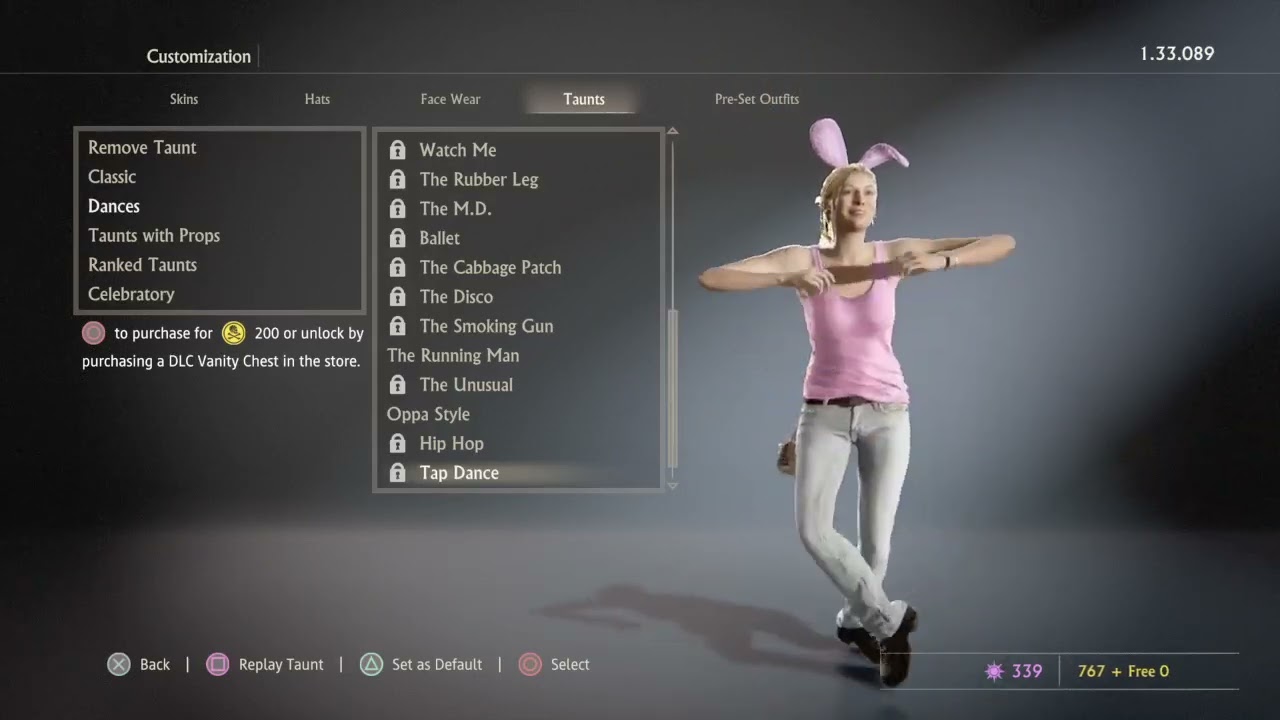Pick the locked Ballet dance

coord(440,238)
